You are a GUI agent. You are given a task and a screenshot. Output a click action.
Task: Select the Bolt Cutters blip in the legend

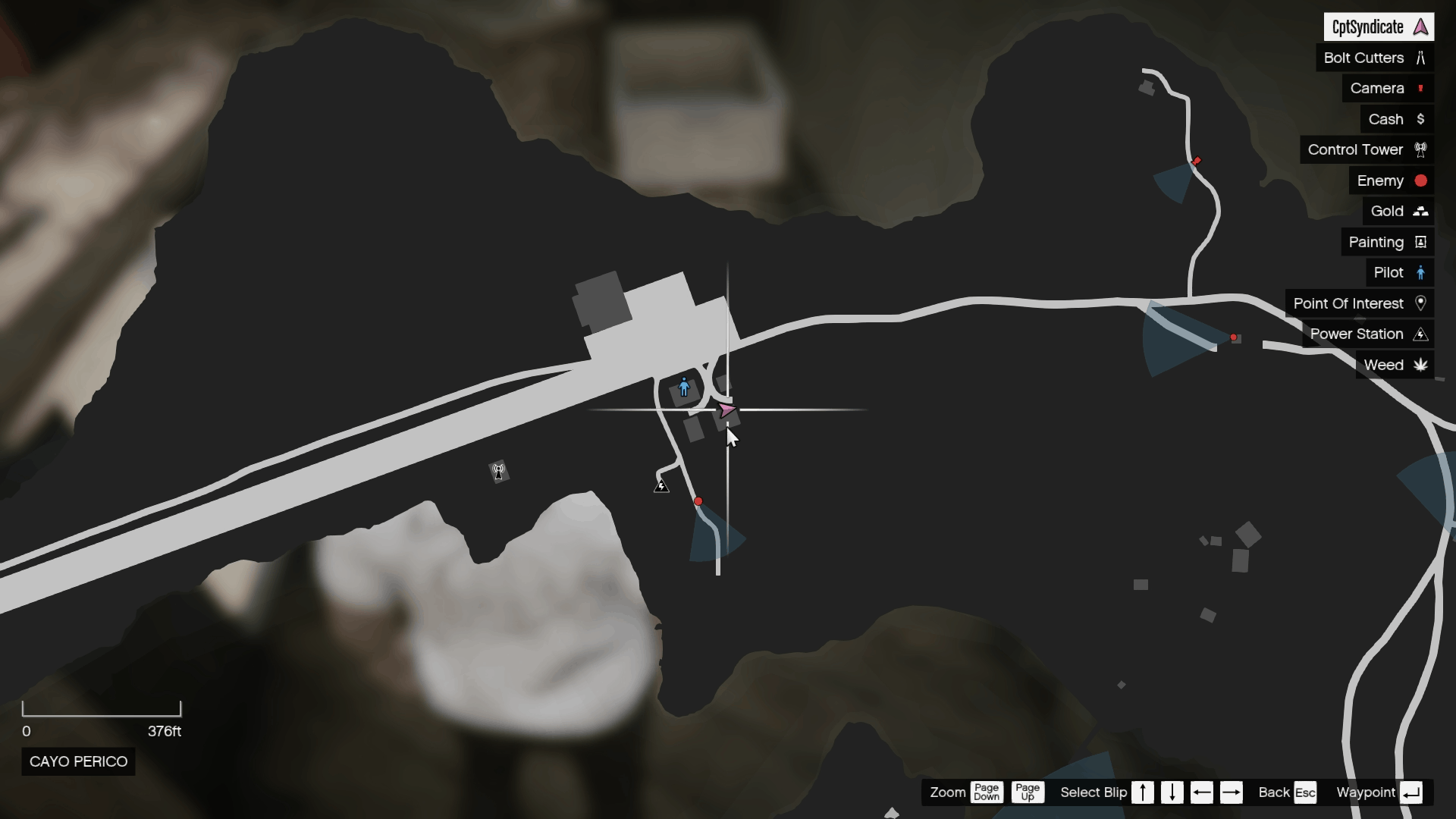(x=1421, y=58)
